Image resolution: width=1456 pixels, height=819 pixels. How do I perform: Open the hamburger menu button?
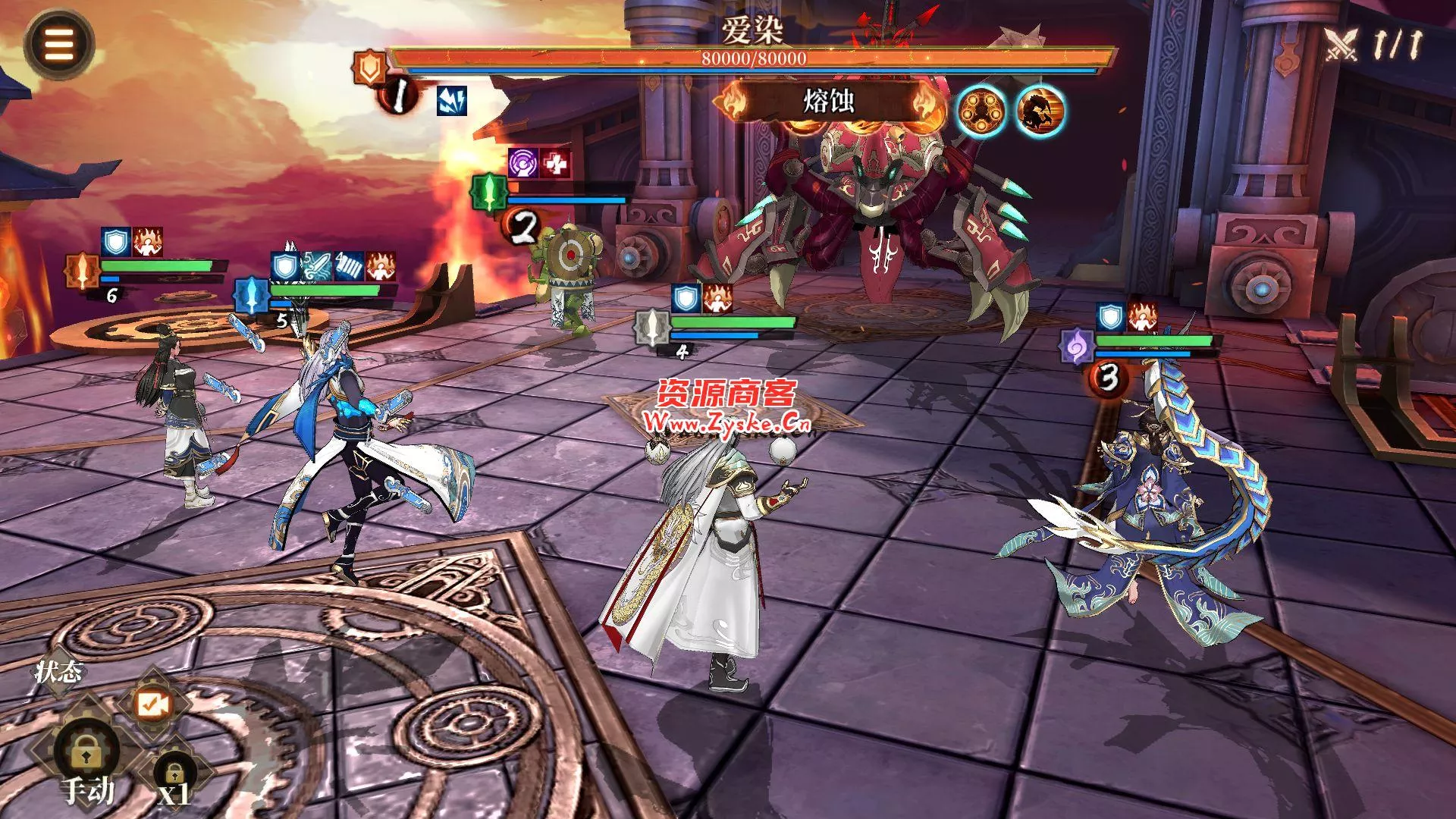58,44
